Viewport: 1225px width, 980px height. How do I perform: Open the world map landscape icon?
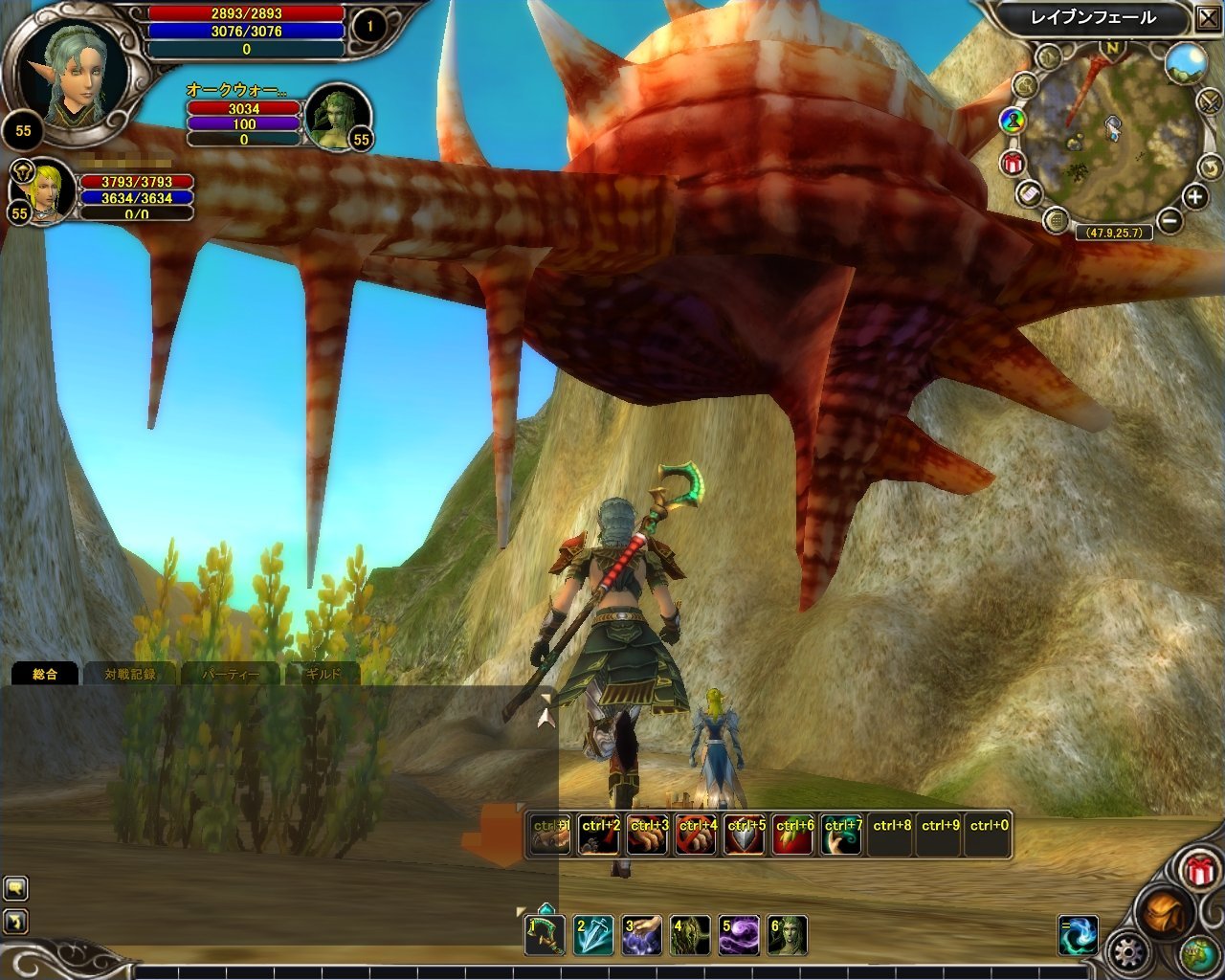pyautogui.click(x=1185, y=62)
